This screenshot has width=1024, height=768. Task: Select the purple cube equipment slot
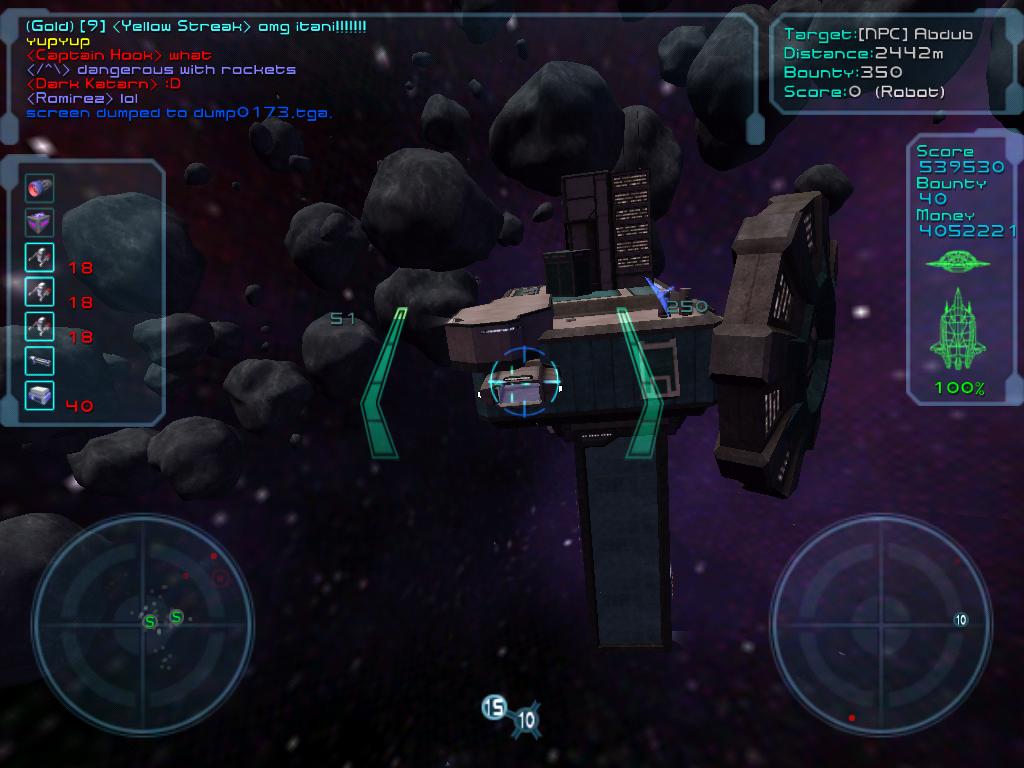(40, 223)
